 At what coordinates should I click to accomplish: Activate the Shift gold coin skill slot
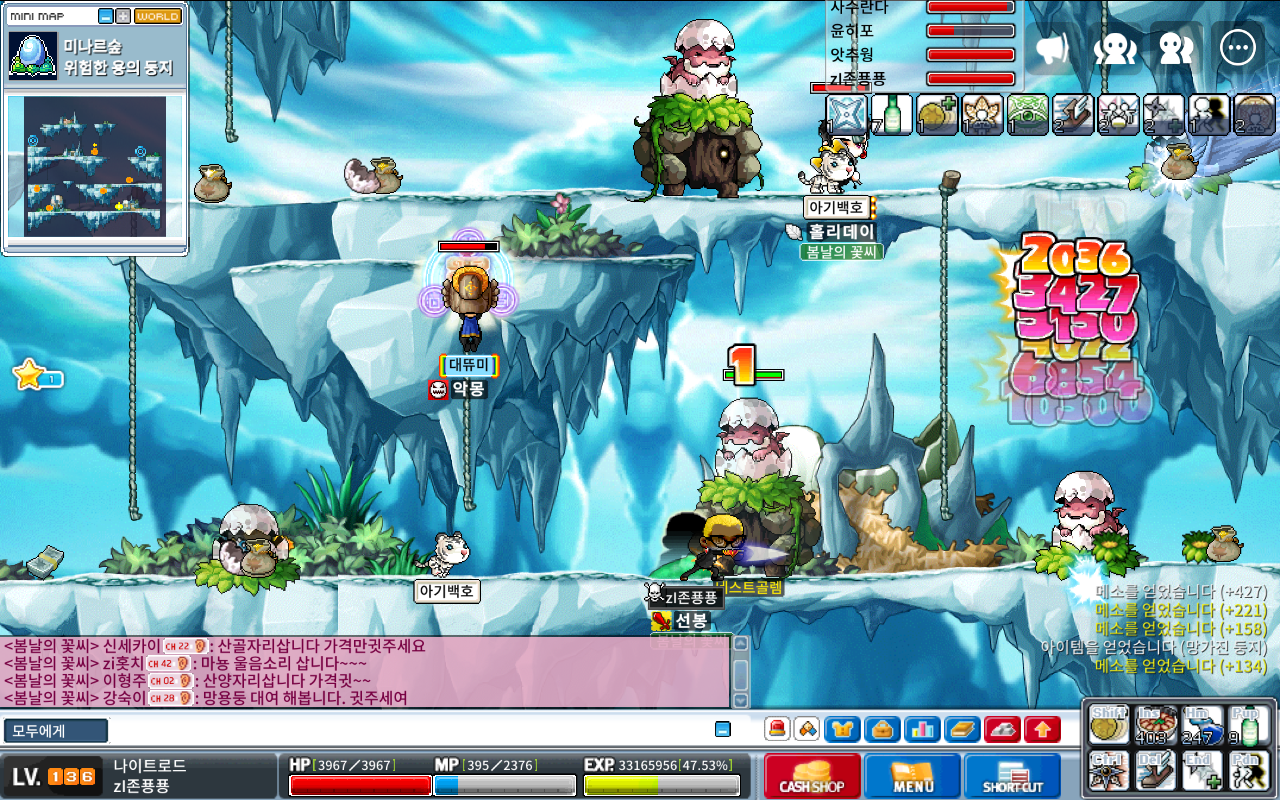(1108, 726)
